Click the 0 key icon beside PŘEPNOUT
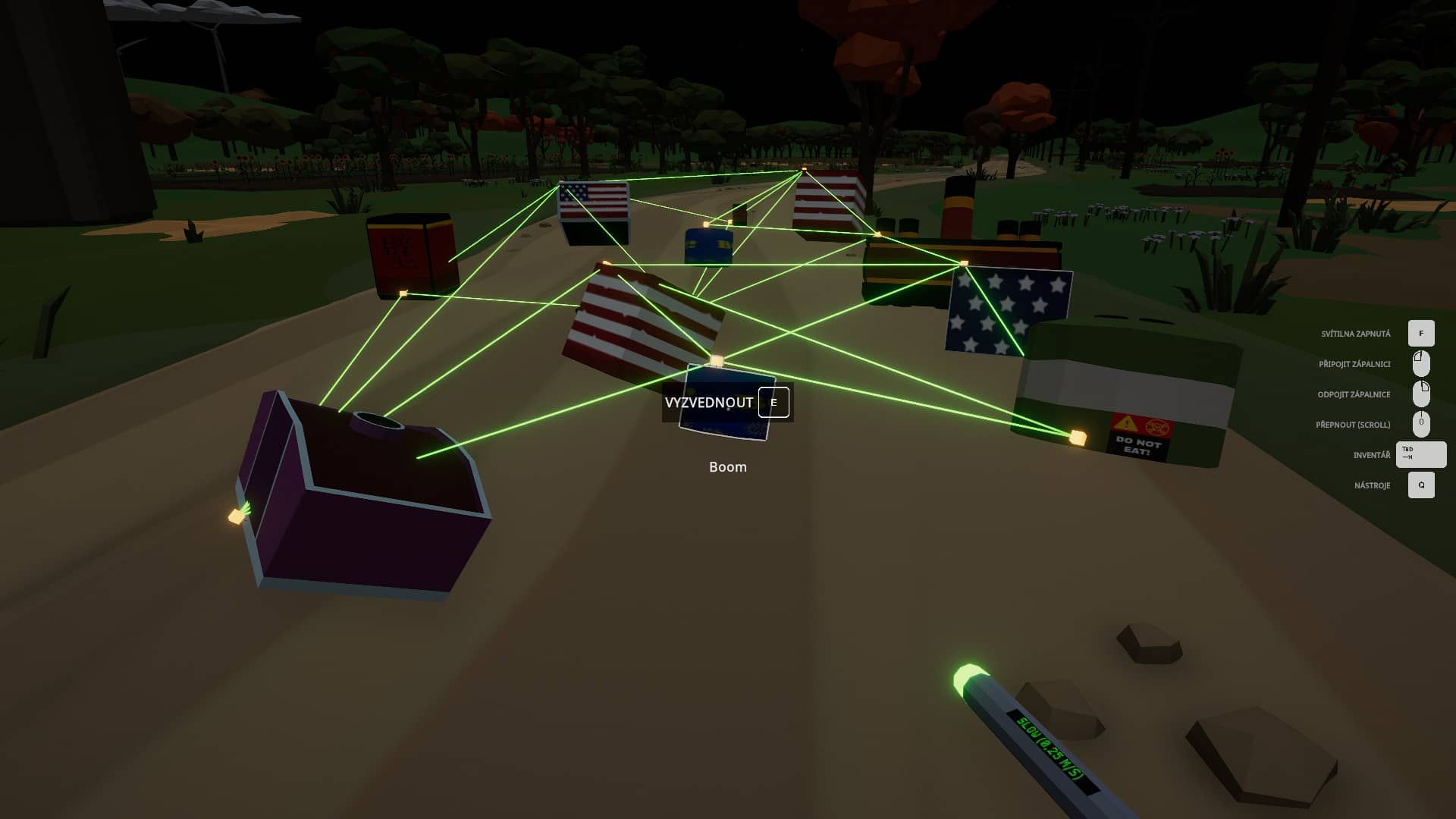1456x819 pixels. 1420,424
